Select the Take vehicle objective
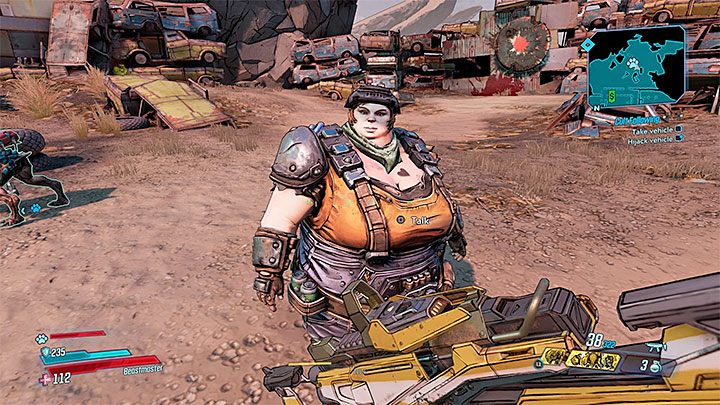720x405 pixels. 652,129
